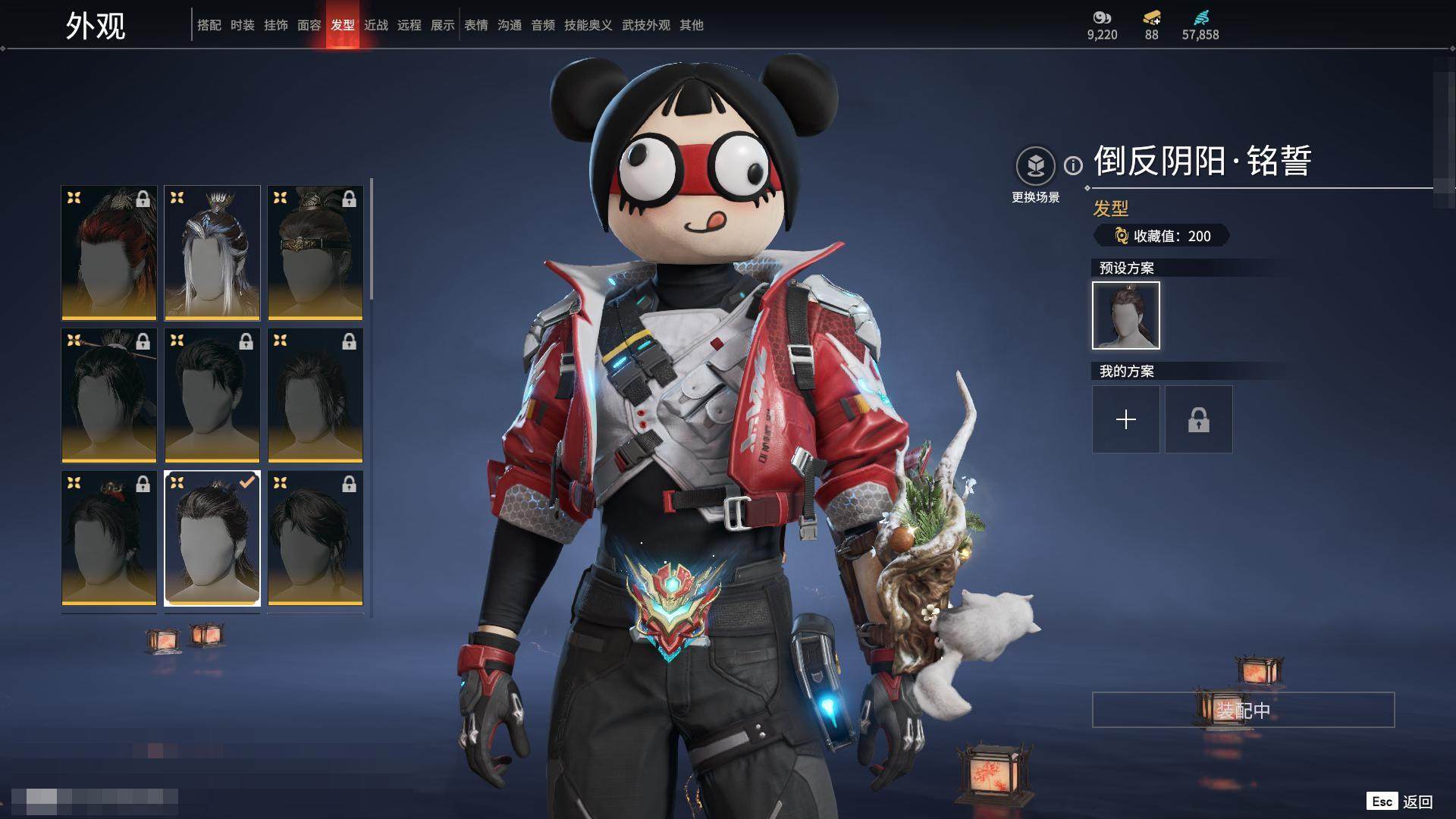Switch to the 近战 tab
Viewport: 1456px width, 819px height.
pyautogui.click(x=375, y=25)
